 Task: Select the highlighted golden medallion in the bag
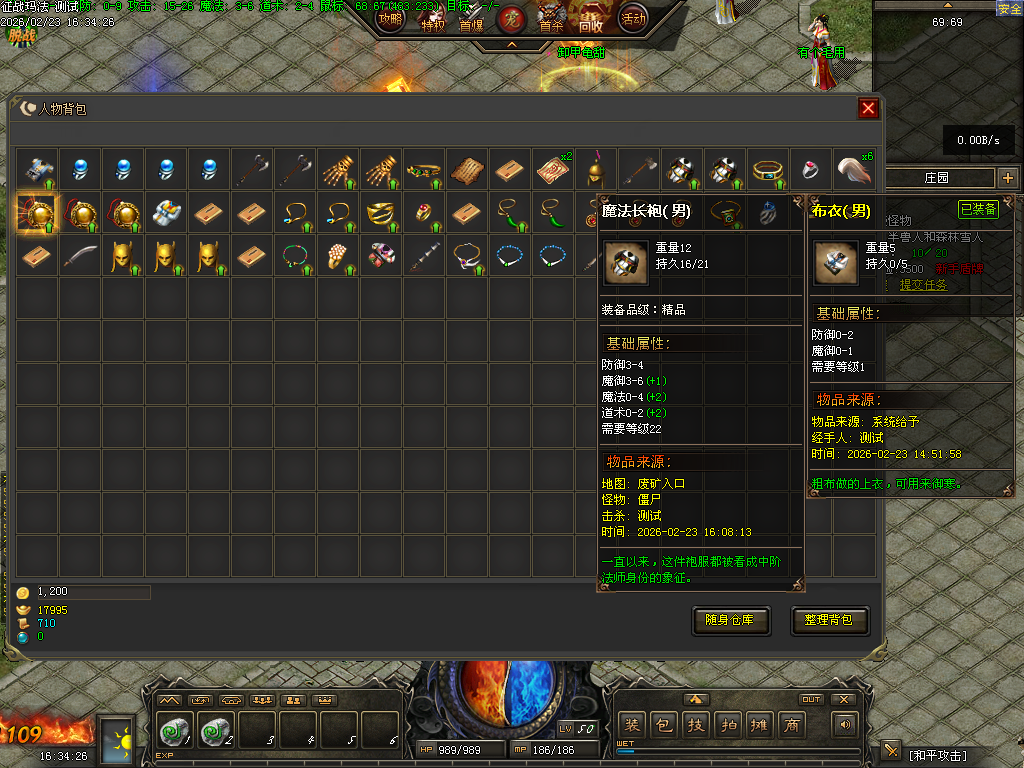pos(37,212)
